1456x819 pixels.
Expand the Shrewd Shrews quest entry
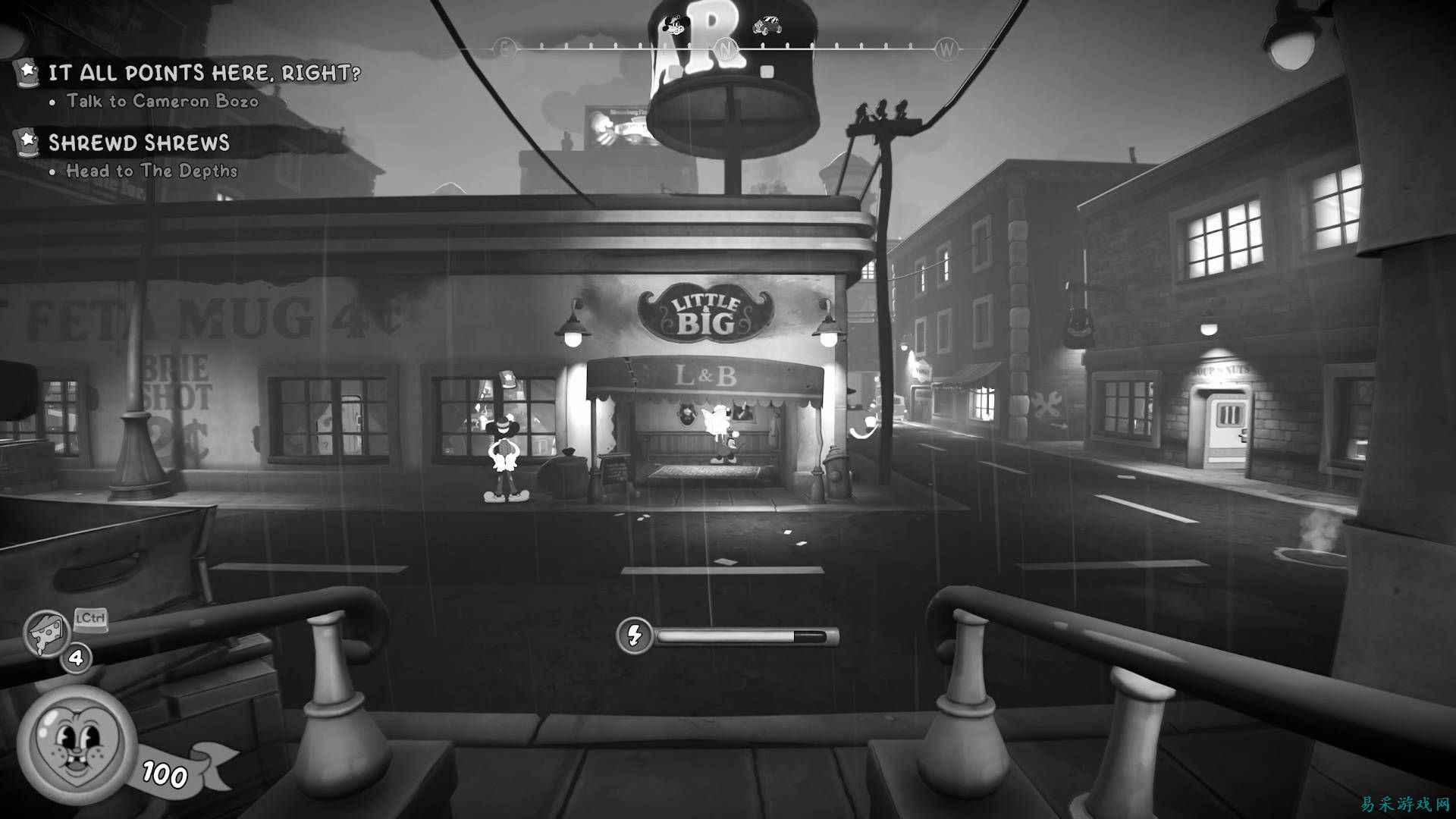click(140, 143)
